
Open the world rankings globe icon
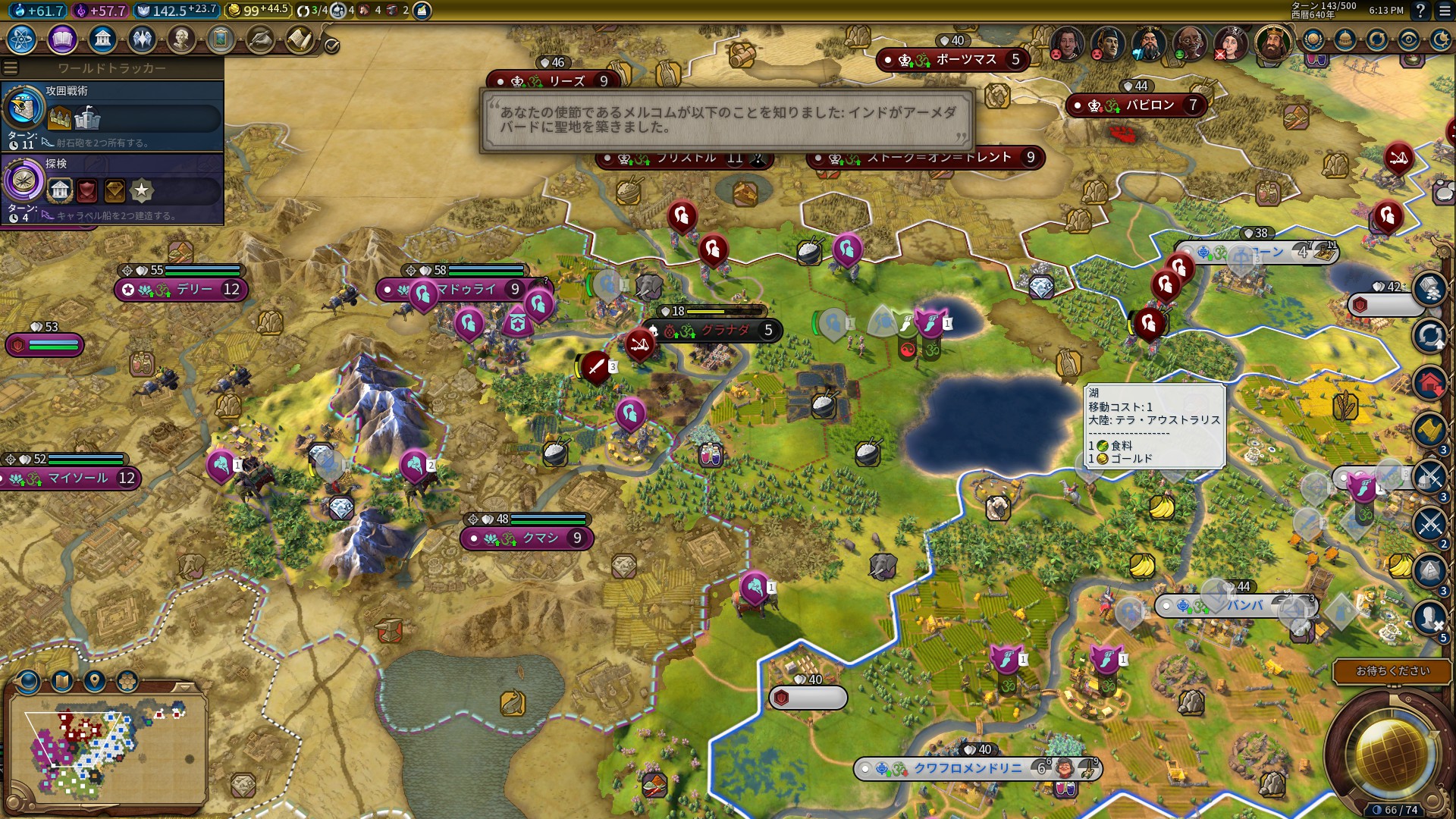pos(1313,39)
